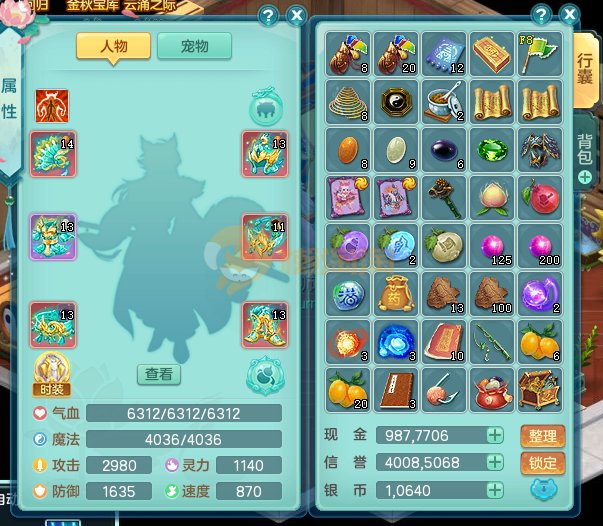Sort inventory with the 整理 button

542,436
